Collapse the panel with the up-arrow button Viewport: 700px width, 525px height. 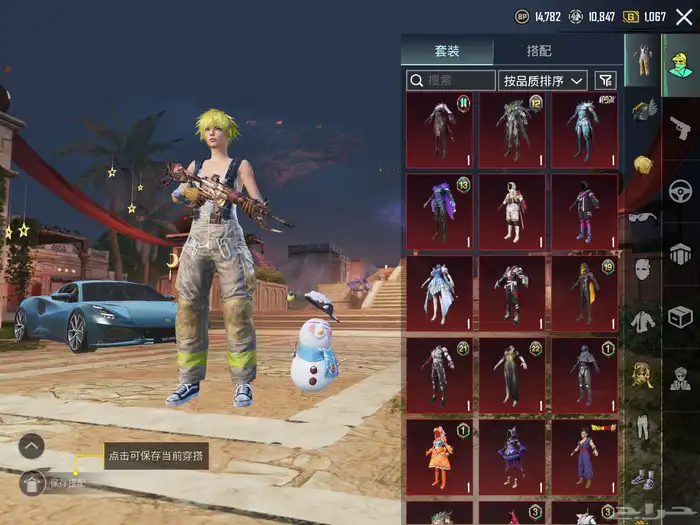(x=32, y=446)
